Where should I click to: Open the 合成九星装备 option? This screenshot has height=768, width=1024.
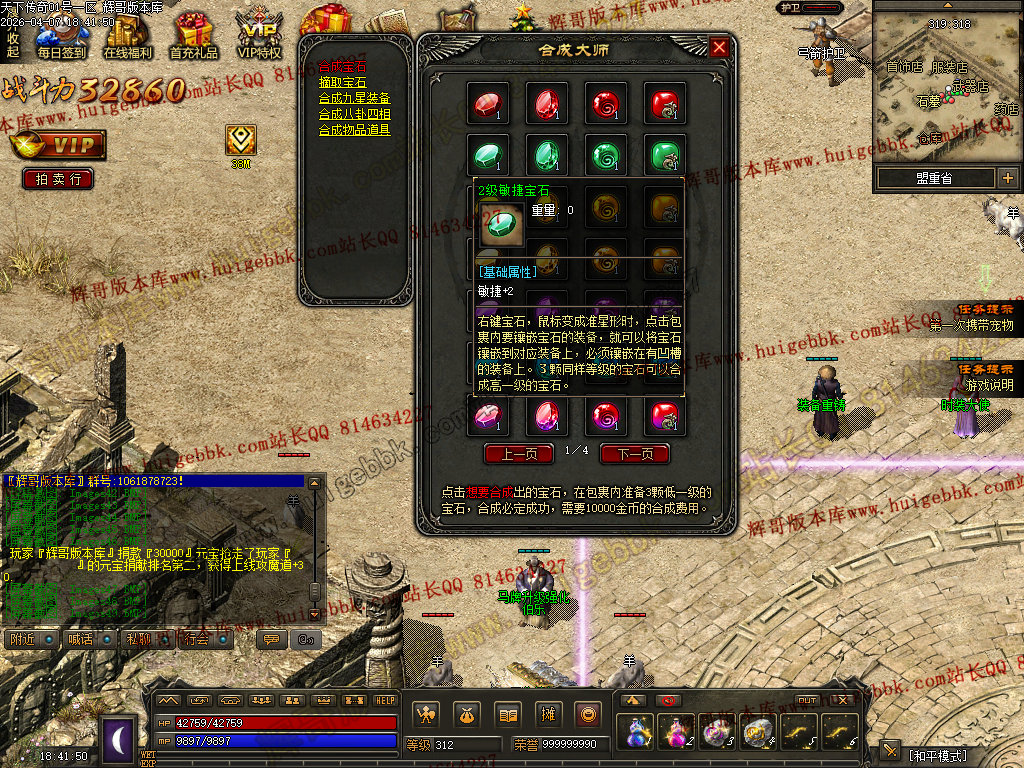coord(354,98)
